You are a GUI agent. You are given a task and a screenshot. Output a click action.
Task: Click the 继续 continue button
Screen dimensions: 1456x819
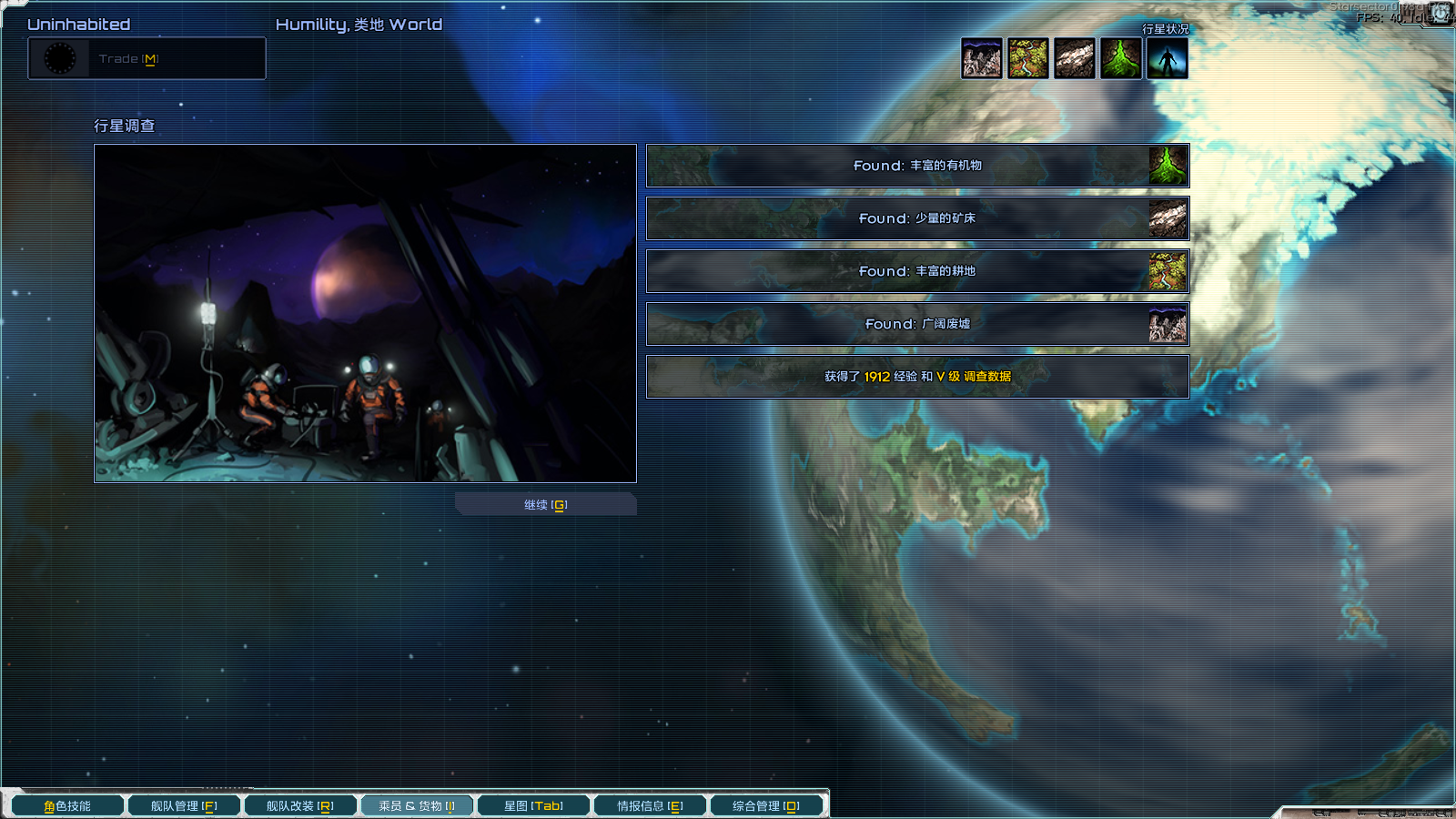pos(545,505)
